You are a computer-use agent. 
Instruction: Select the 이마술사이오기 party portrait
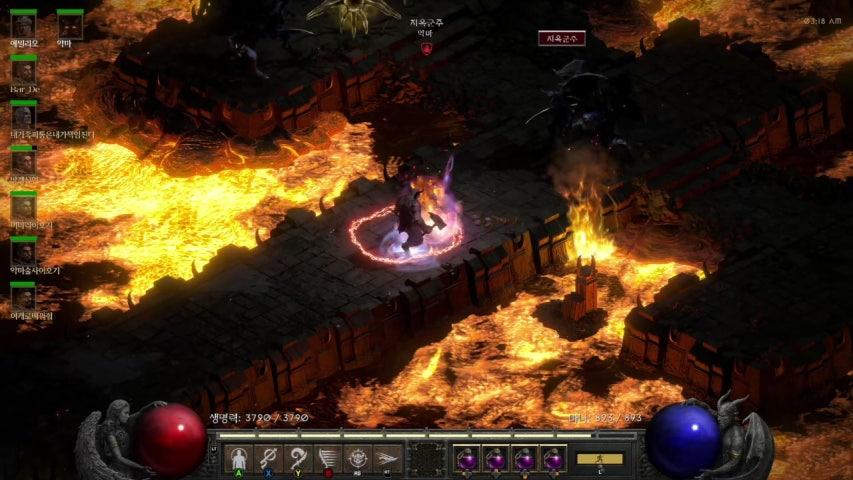tap(23, 251)
